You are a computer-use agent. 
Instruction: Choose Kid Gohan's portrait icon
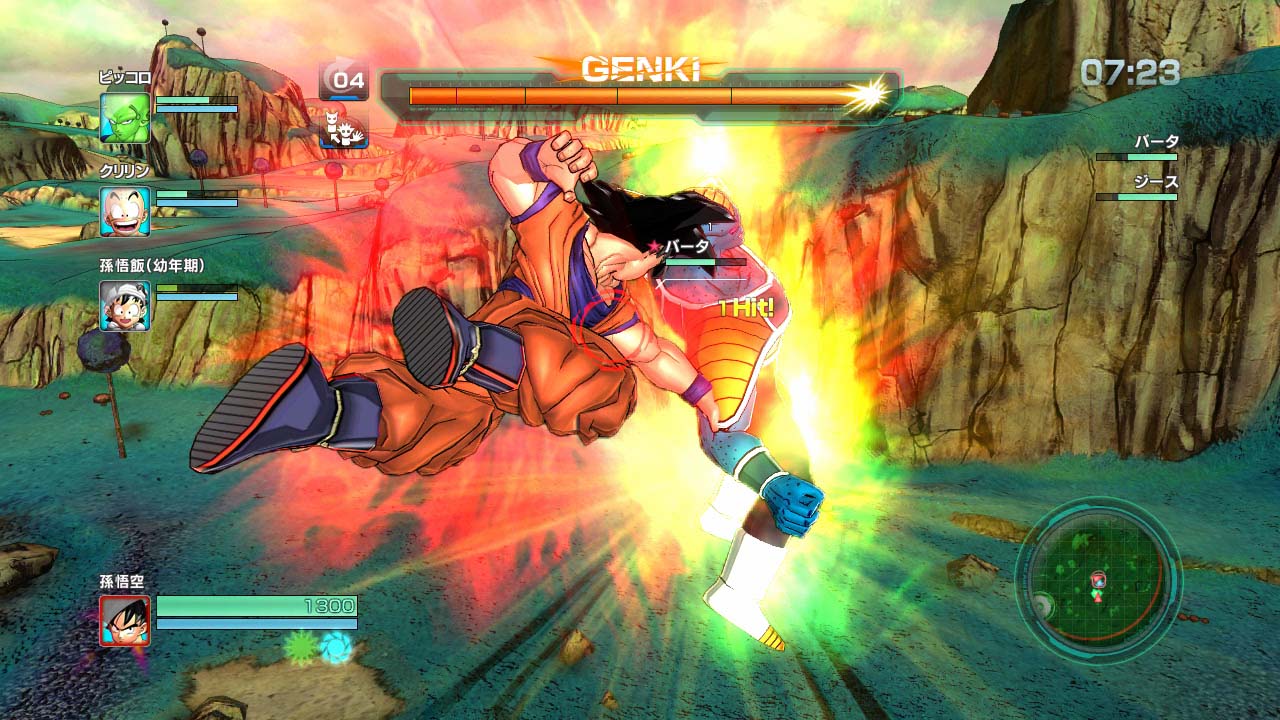pyautogui.click(x=125, y=305)
